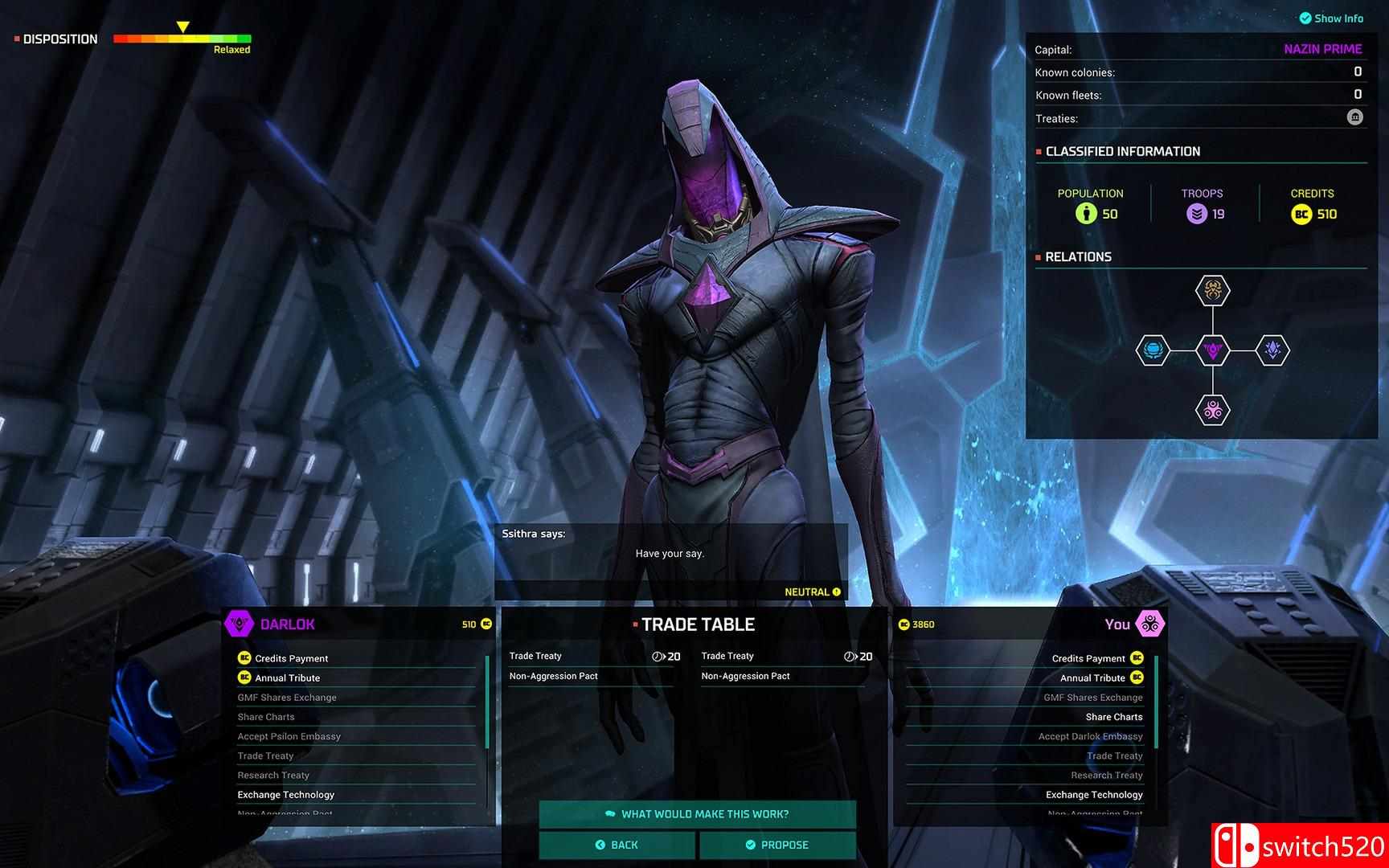Viewport: 1389px width, 868px height.
Task: Choose your Exchange Technology option
Action: click(1094, 795)
